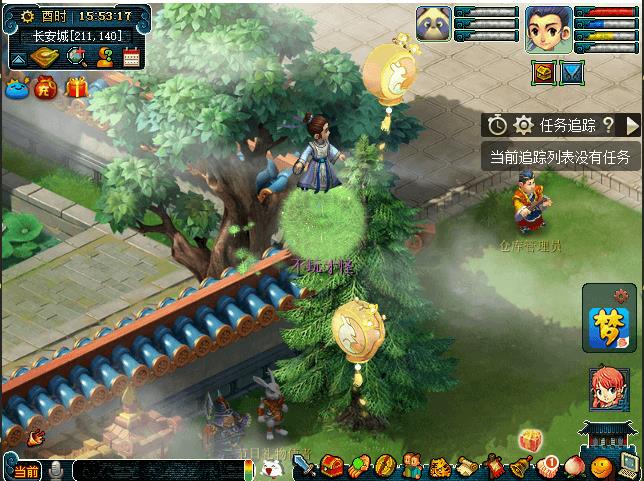644x481 pixels.
Task: Open the world map book icon
Action: tap(46, 57)
